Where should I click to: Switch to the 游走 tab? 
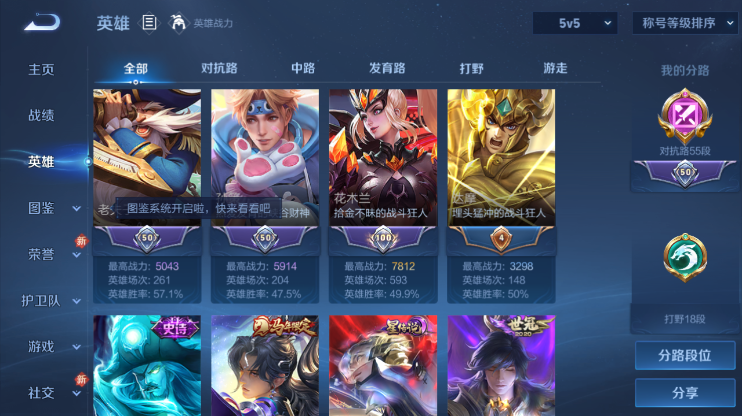coord(555,68)
